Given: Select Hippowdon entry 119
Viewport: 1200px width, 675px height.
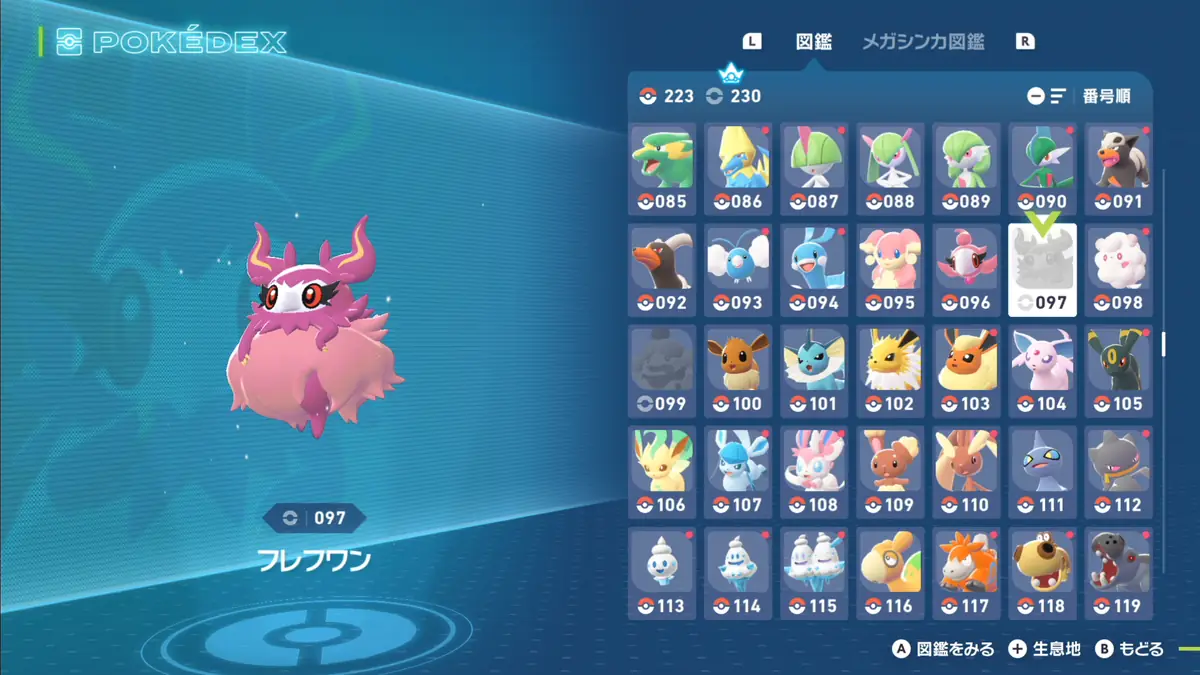Looking at the screenshot, I should coord(1119,573).
